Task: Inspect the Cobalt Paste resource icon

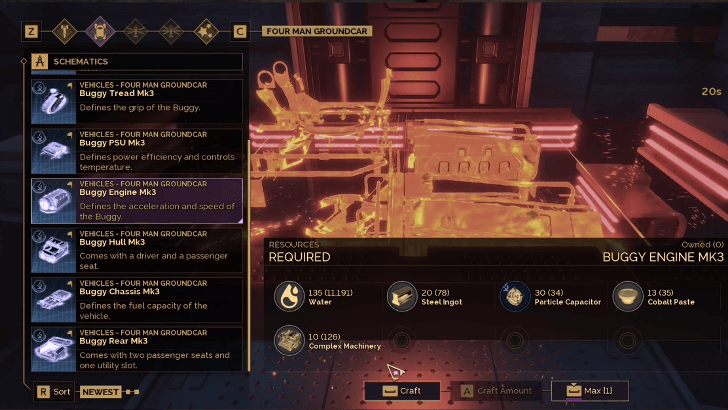Action: [x=627, y=295]
